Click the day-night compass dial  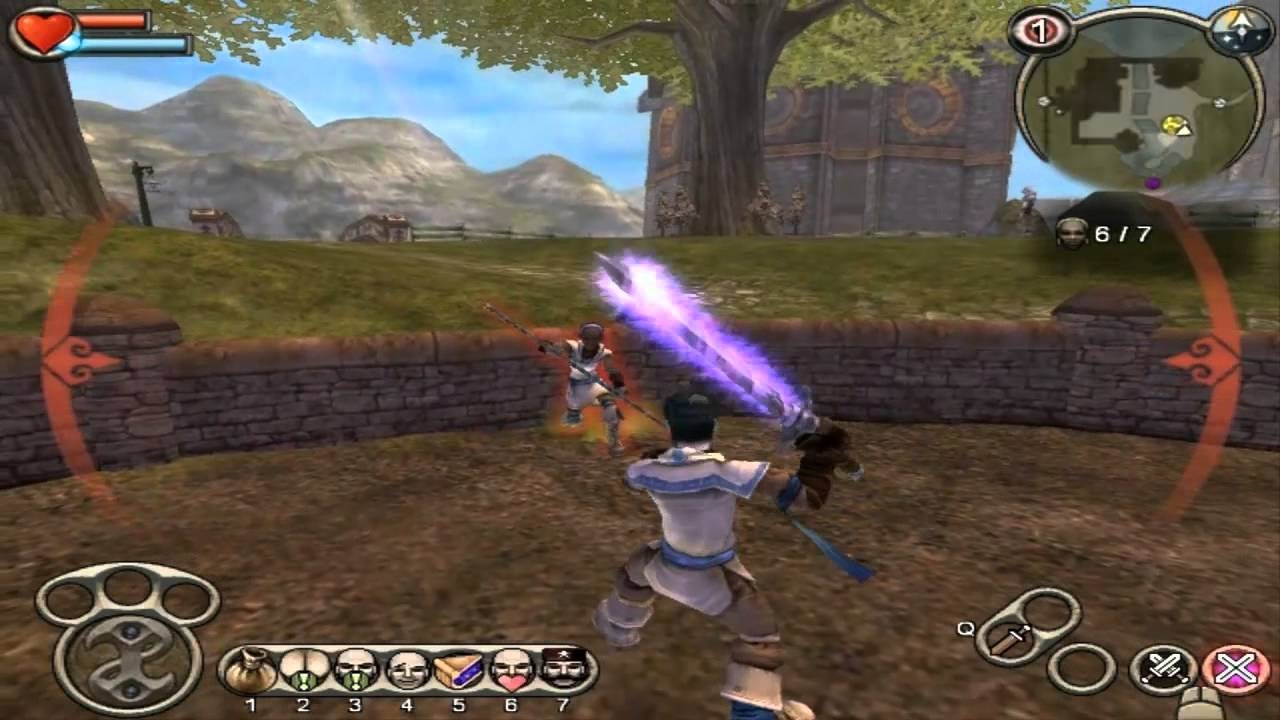[1239, 30]
